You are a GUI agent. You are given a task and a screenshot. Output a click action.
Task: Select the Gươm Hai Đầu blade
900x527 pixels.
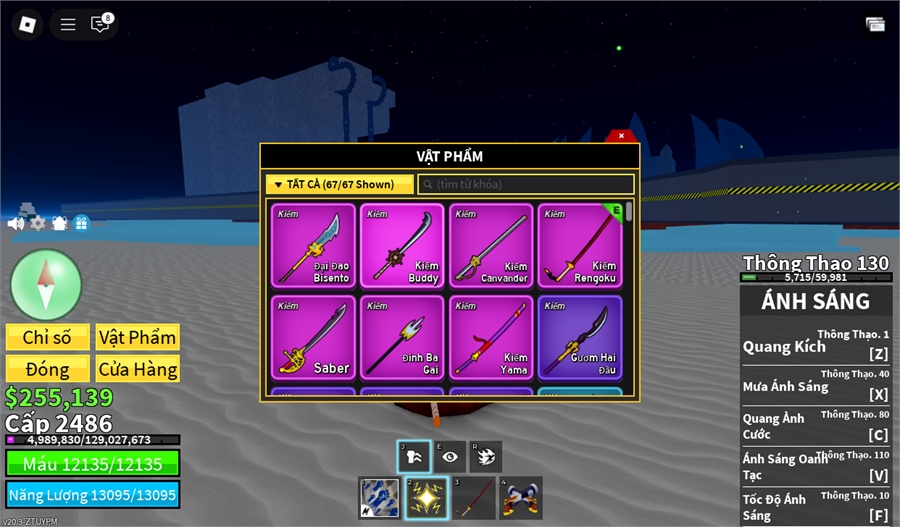[x=580, y=337]
